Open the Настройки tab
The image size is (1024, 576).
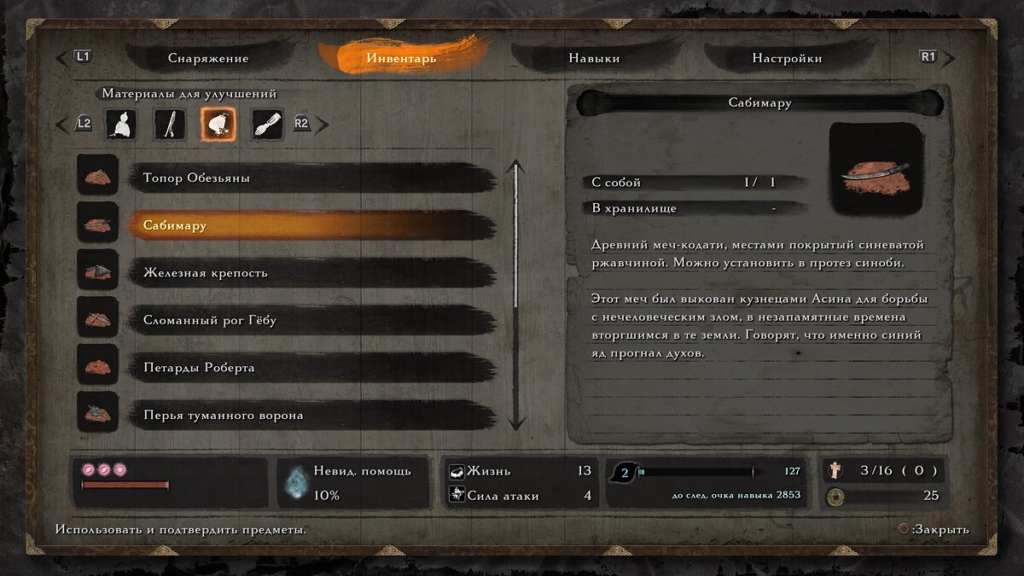(787, 58)
